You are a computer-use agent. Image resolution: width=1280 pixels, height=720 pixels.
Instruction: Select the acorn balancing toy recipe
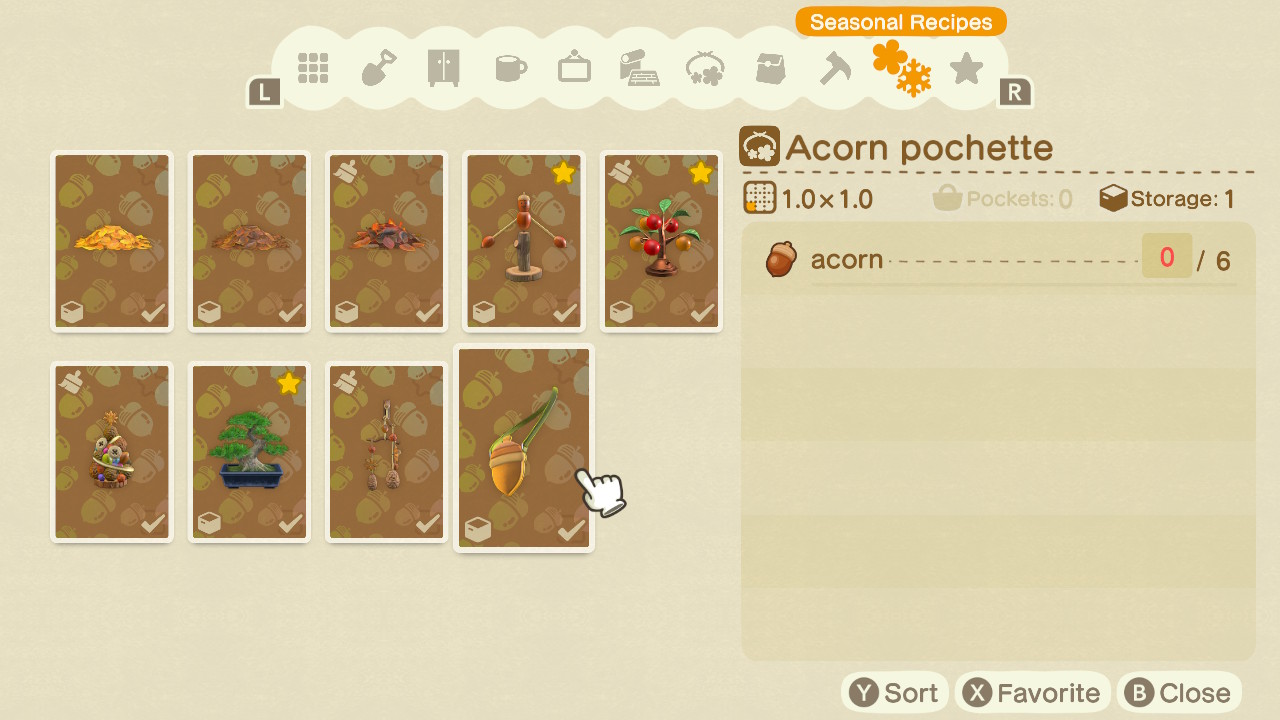pyautogui.click(x=524, y=241)
